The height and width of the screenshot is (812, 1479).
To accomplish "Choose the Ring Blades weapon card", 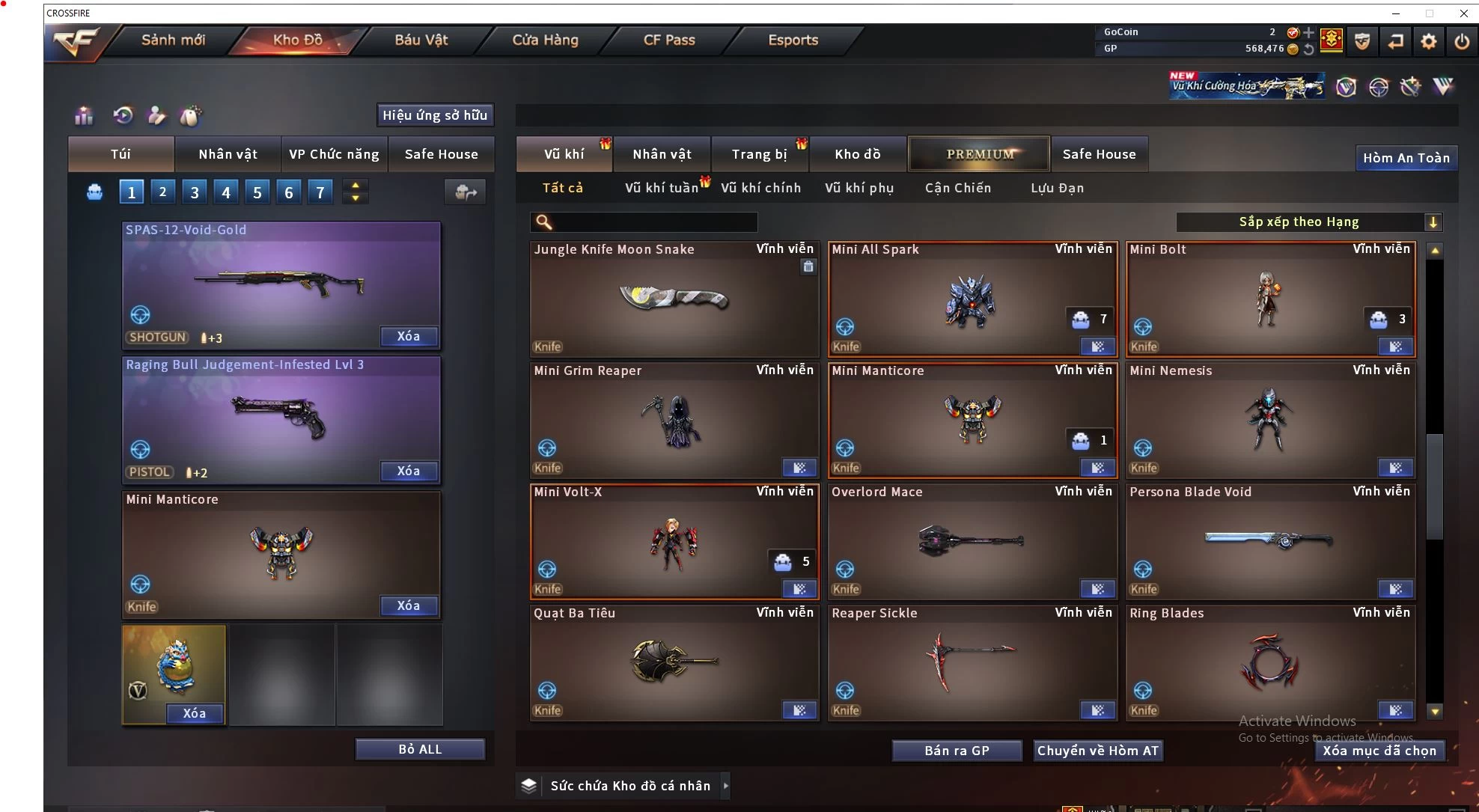I will tap(1269, 662).
